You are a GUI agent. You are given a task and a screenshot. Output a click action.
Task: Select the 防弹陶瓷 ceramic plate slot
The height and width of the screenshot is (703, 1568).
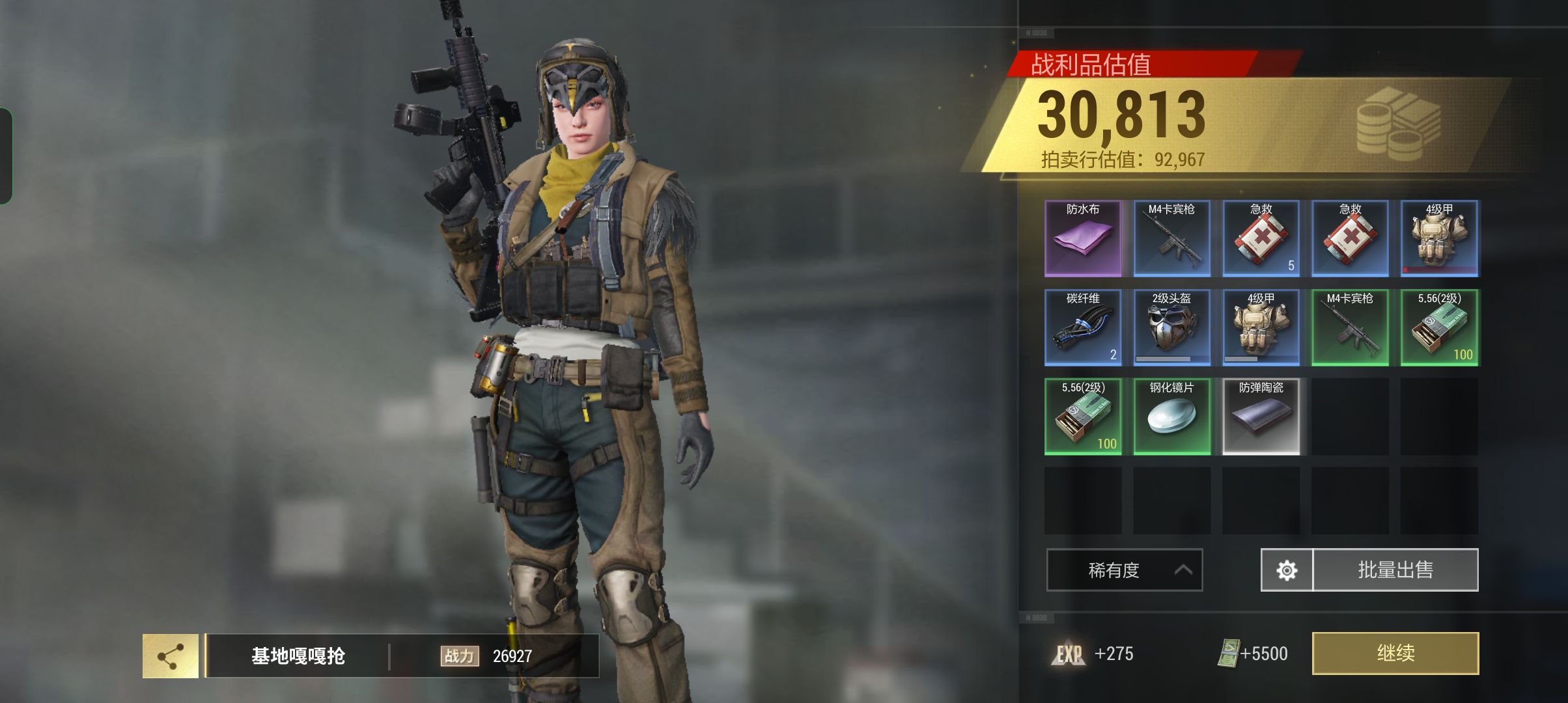(x=1261, y=417)
